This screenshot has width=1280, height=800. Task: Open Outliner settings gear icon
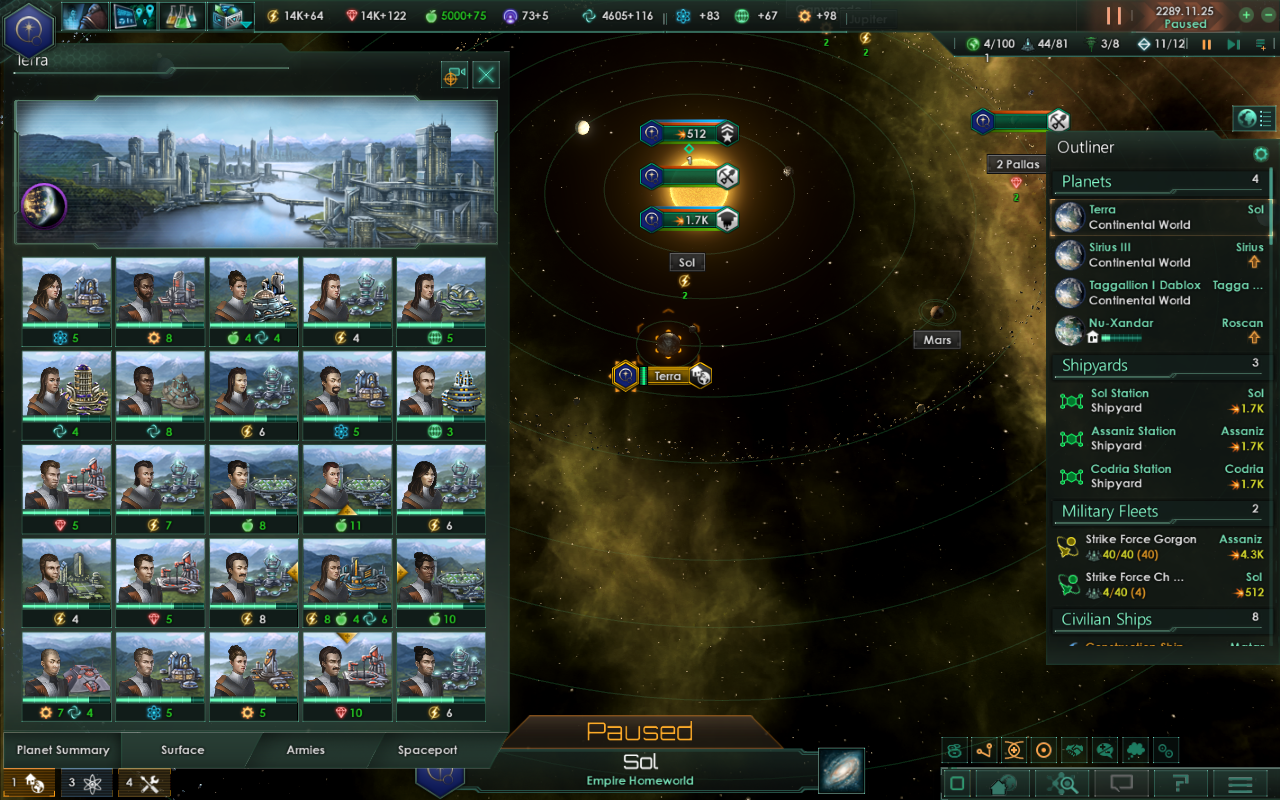point(1261,154)
